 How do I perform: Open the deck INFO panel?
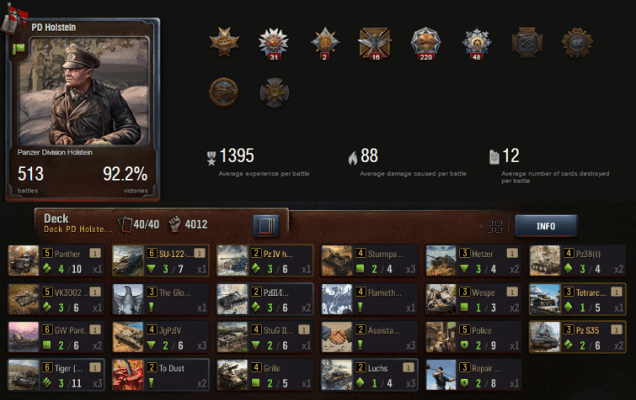(x=546, y=226)
